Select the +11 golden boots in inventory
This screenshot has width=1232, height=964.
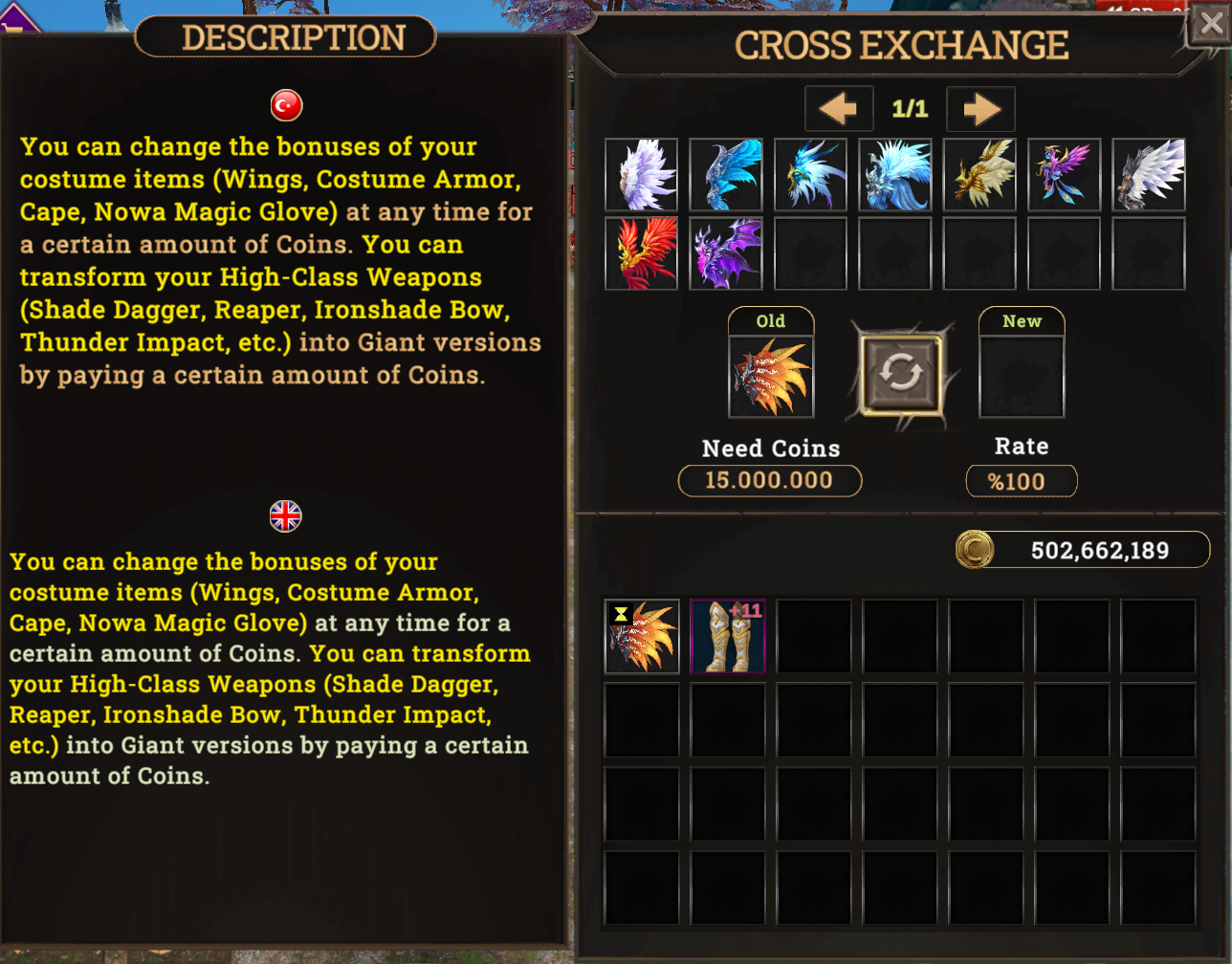[x=728, y=636]
